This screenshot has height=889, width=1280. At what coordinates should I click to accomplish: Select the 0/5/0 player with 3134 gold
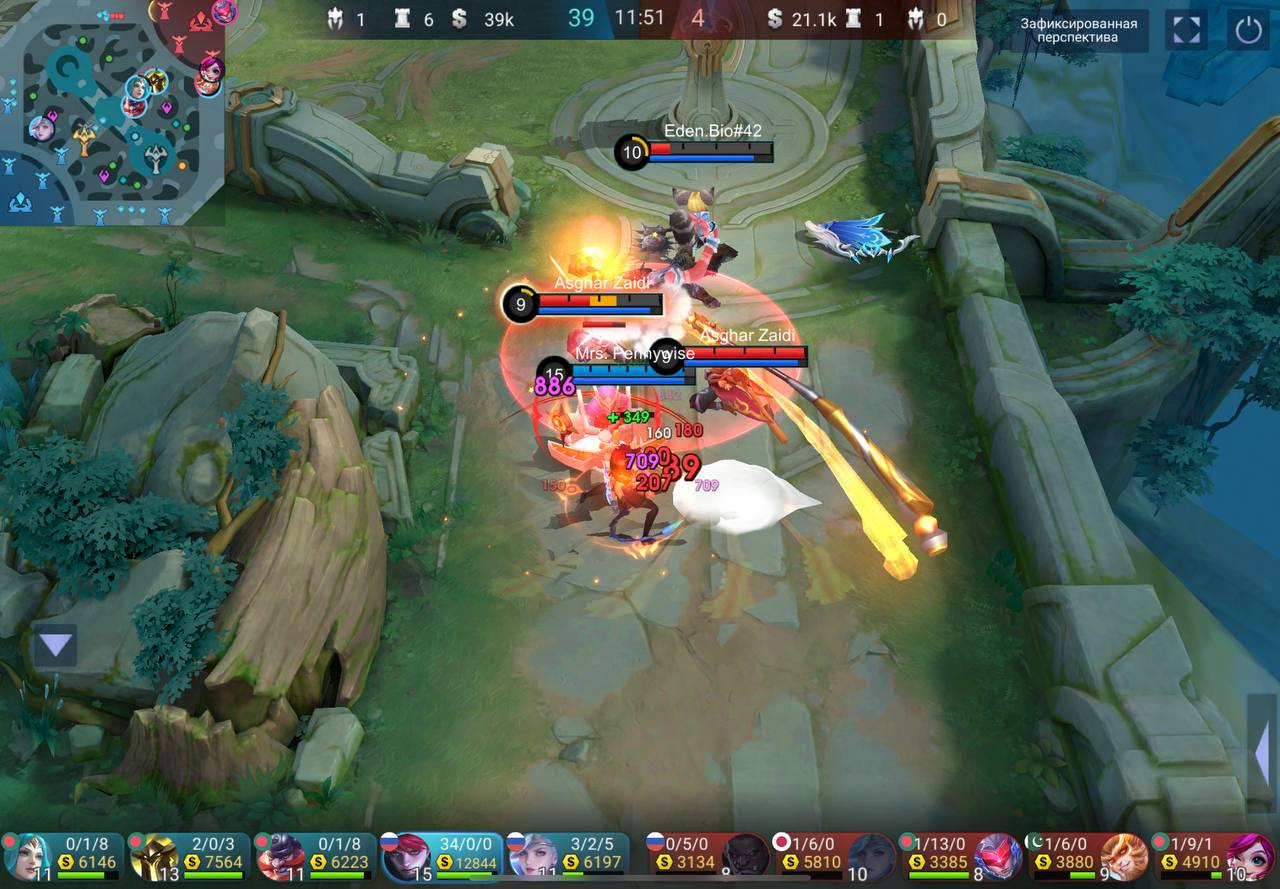708,856
